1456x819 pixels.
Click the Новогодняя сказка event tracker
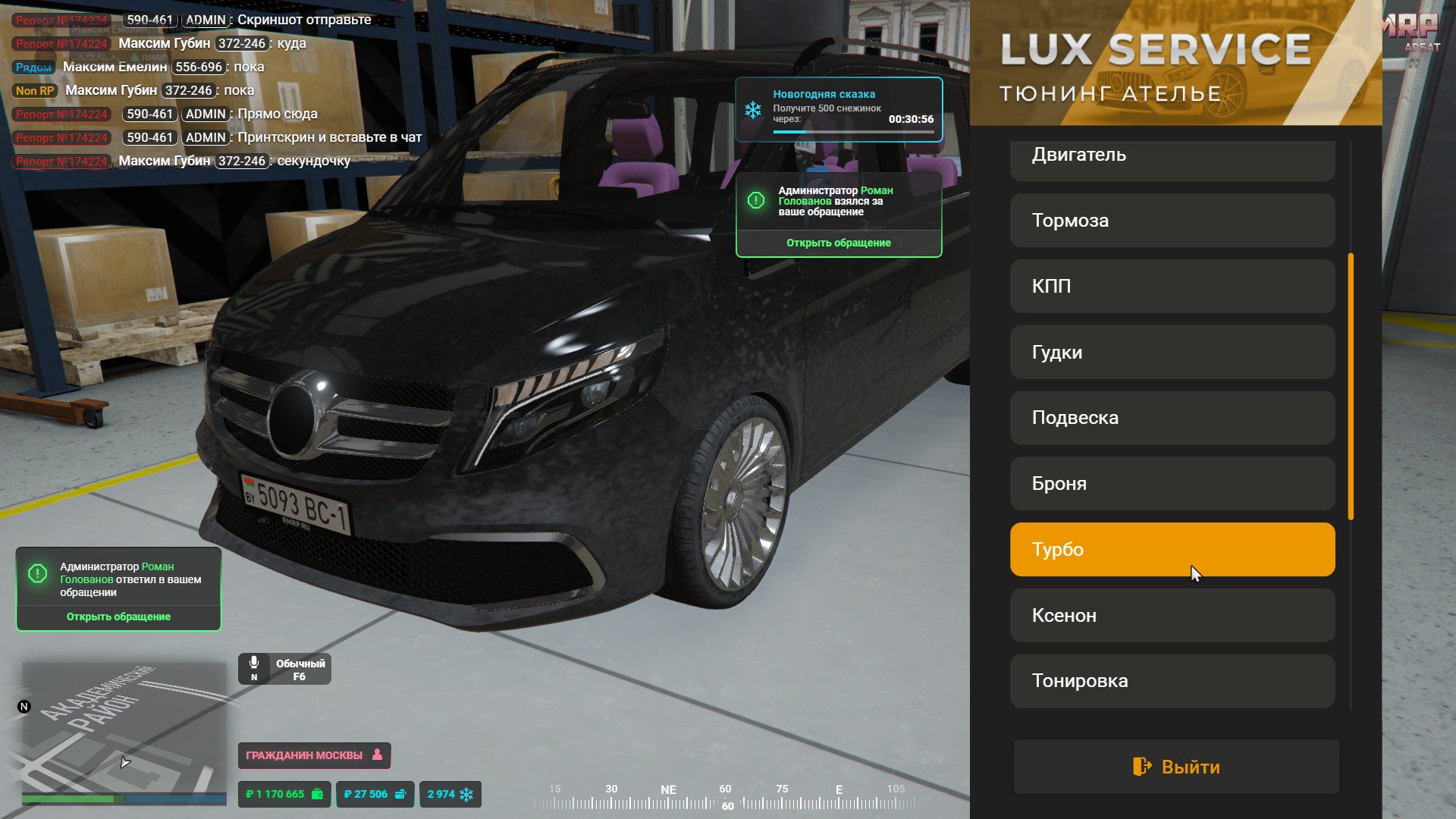(838, 110)
